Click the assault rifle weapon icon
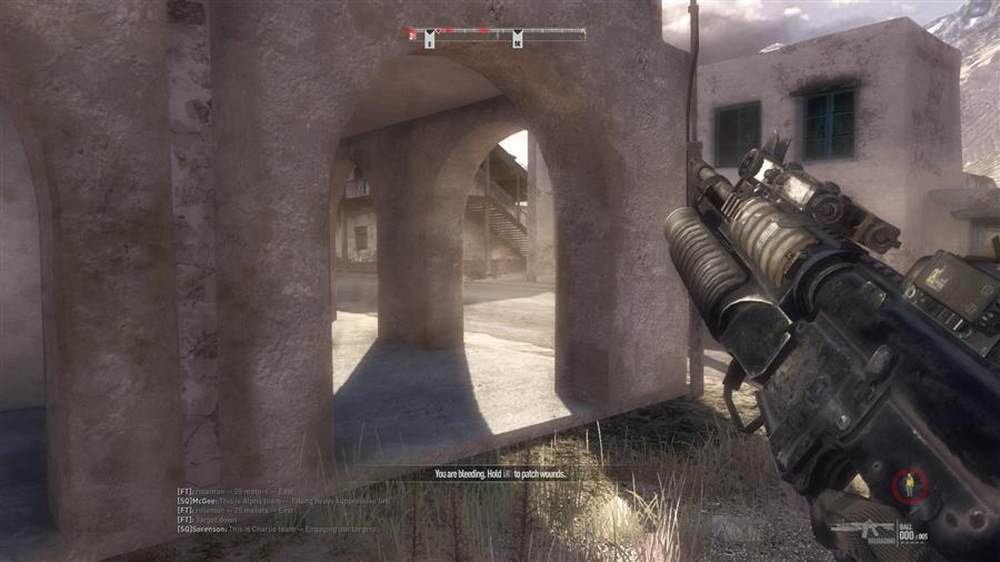 [x=862, y=528]
